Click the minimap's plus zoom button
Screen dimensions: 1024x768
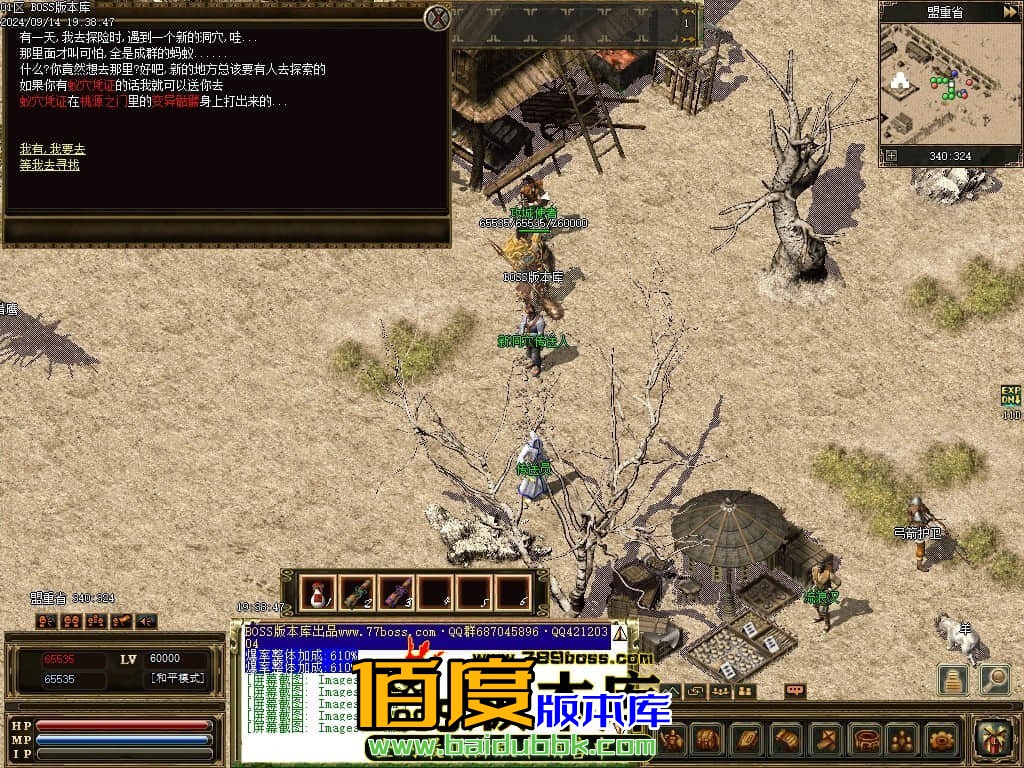pos(891,156)
